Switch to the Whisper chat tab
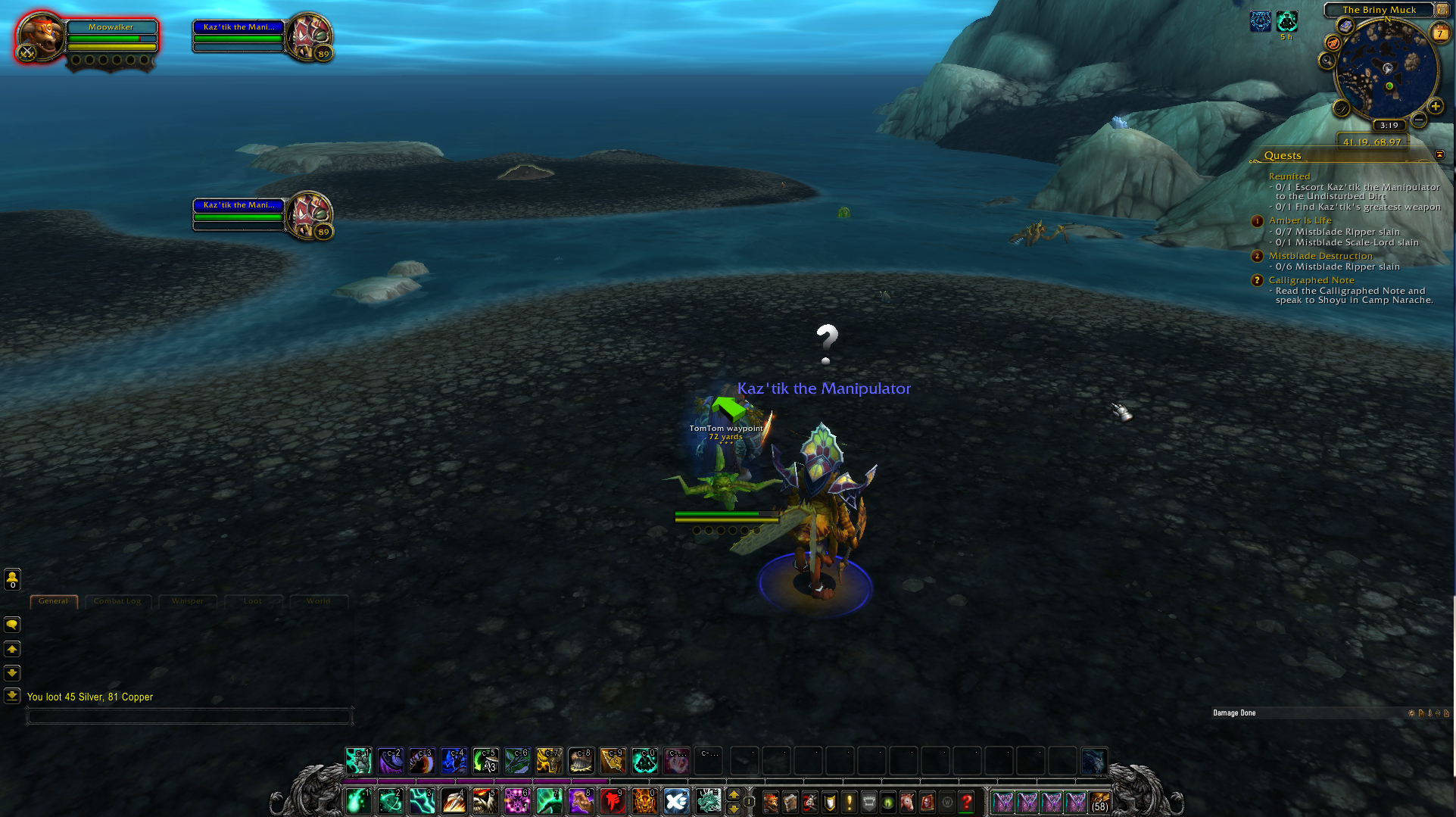Image resolution: width=1456 pixels, height=817 pixels. [187, 601]
